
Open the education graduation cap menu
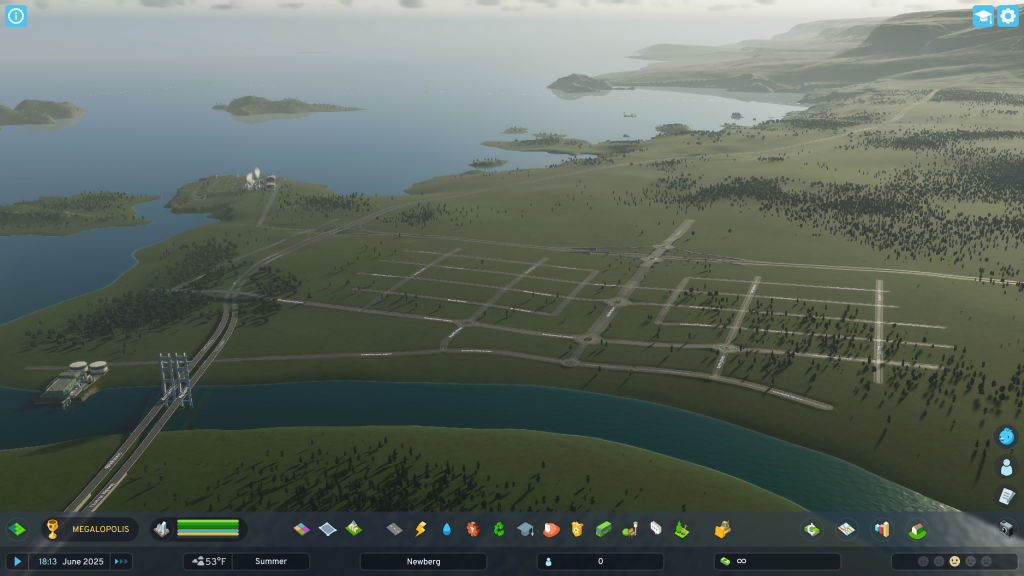click(524, 529)
